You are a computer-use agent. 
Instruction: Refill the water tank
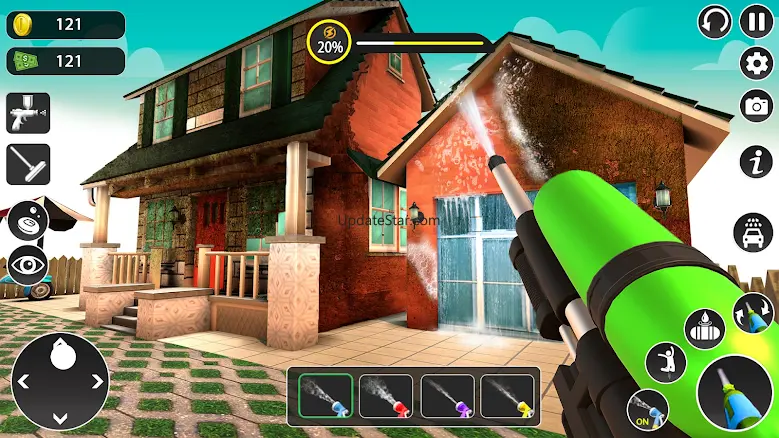[x=704, y=329]
